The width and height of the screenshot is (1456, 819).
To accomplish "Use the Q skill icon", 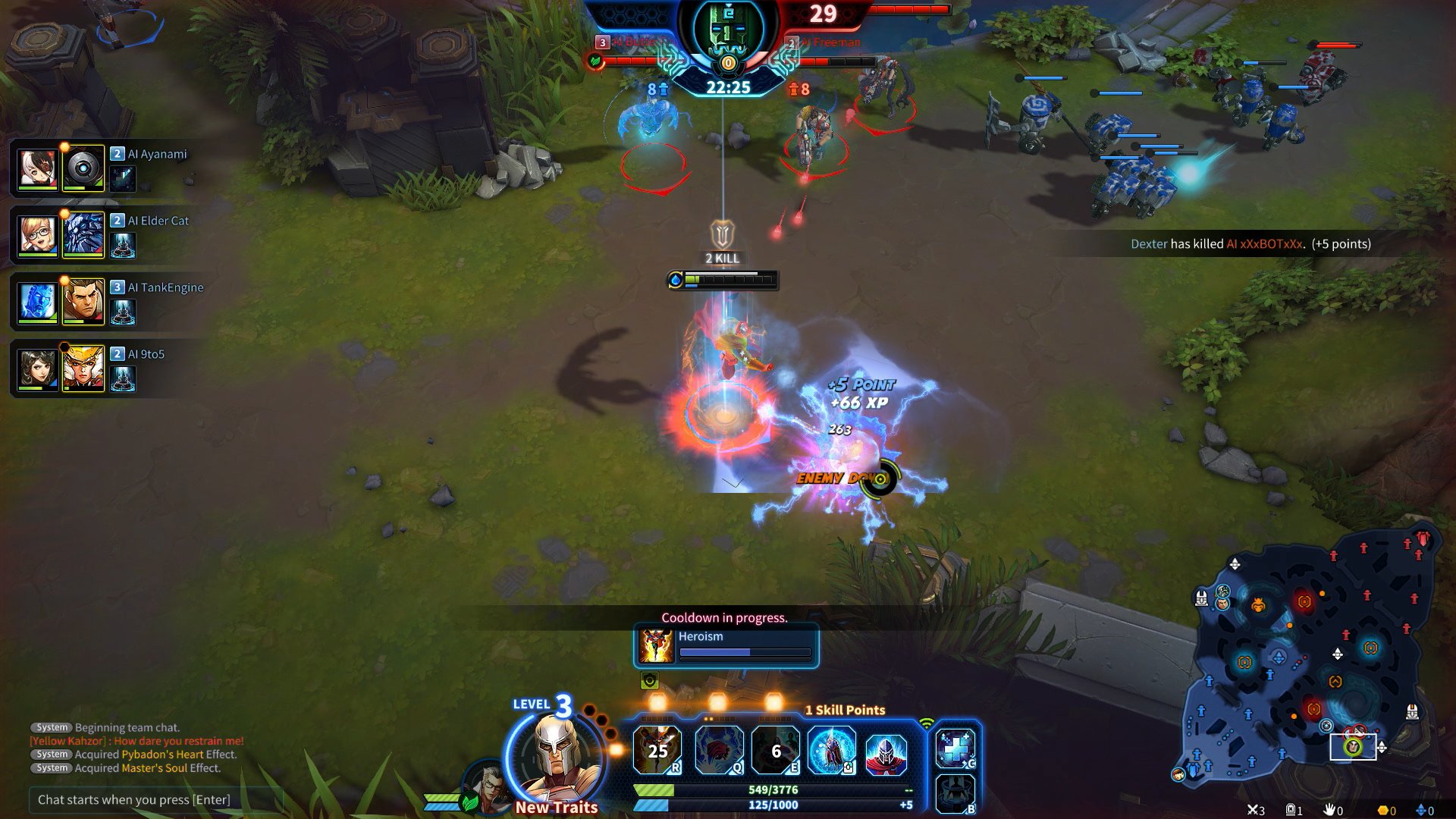I will pos(717,750).
